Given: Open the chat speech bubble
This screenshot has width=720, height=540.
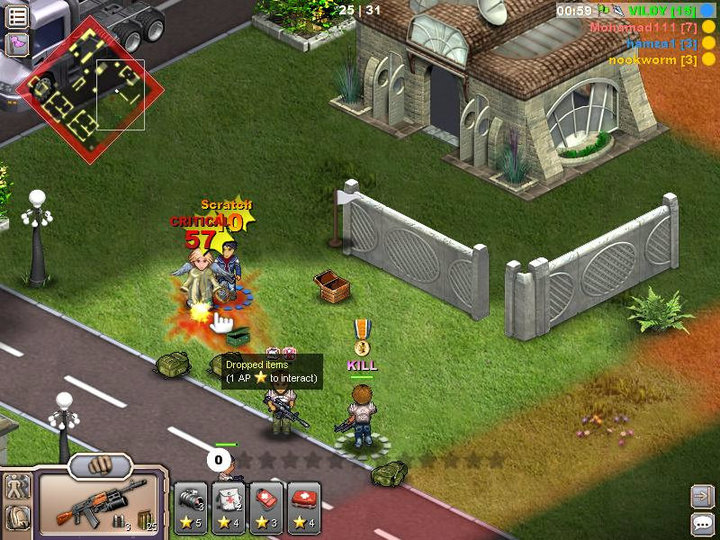Looking at the screenshot, I should click(702, 523).
